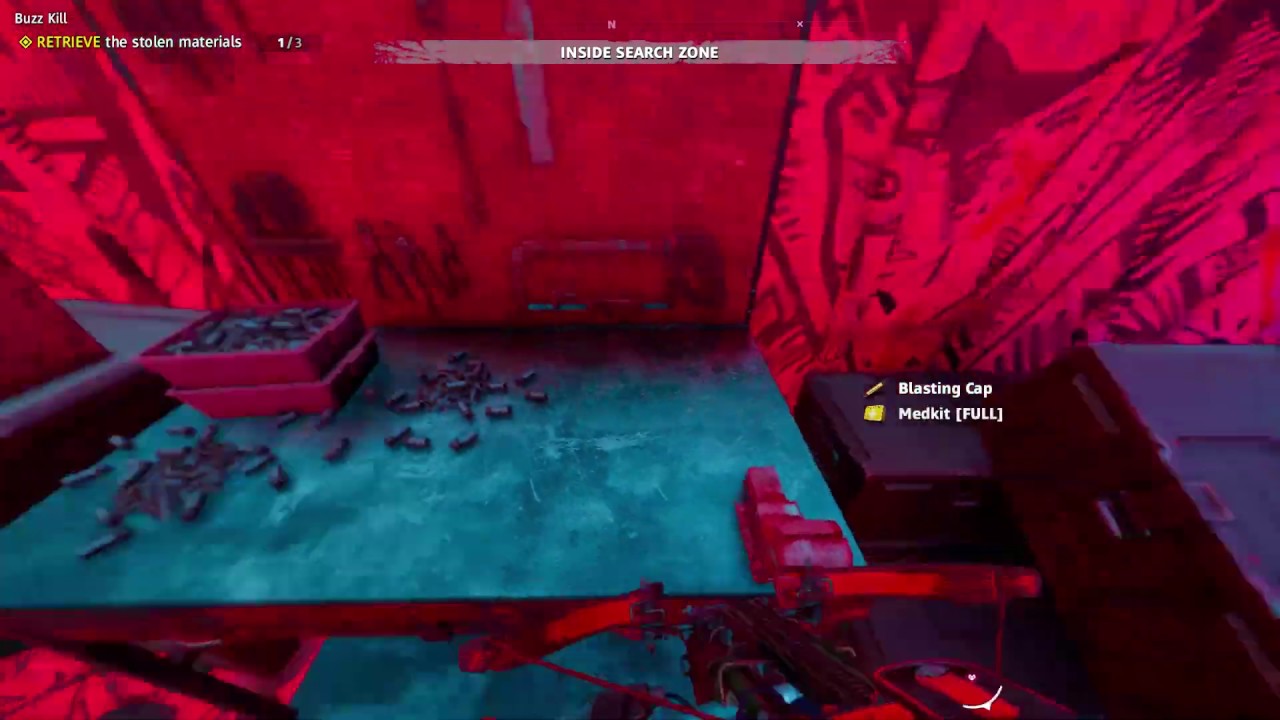Click the diamond objective marker beside RETRIEVE
The height and width of the screenshot is (720, 1280).
pos(24,42)
